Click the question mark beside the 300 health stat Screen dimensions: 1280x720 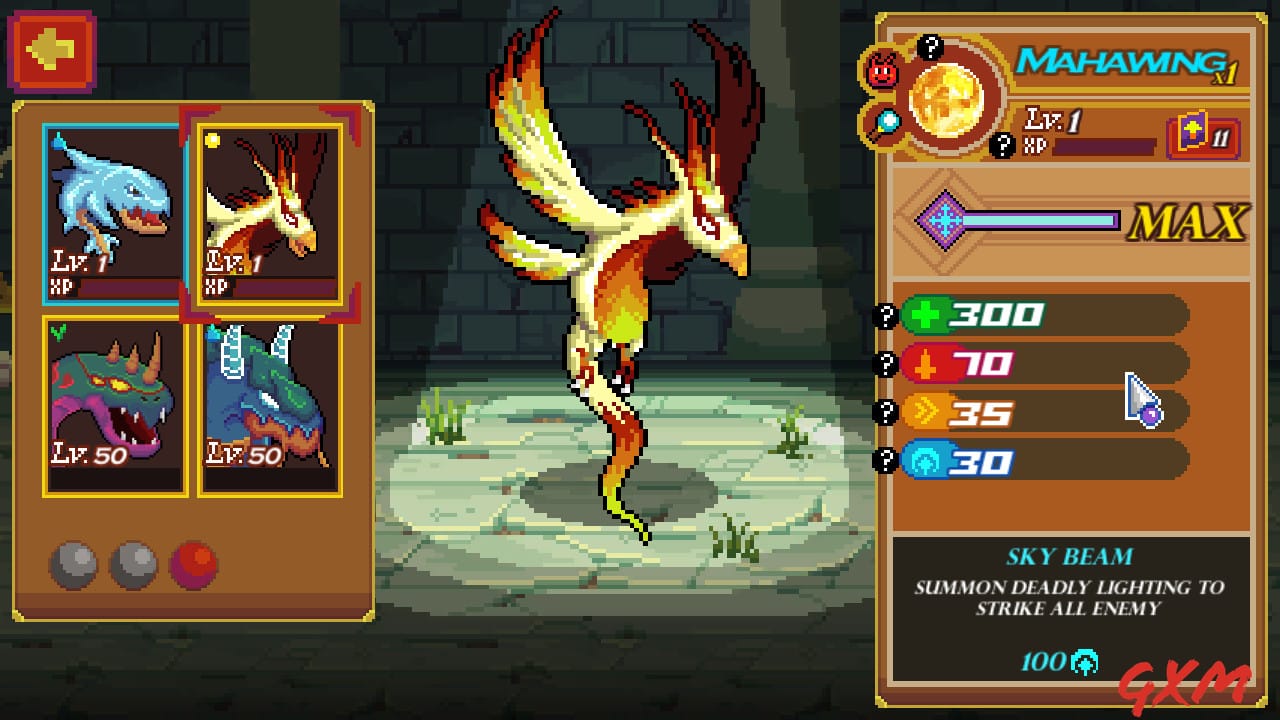coord(888,314)
